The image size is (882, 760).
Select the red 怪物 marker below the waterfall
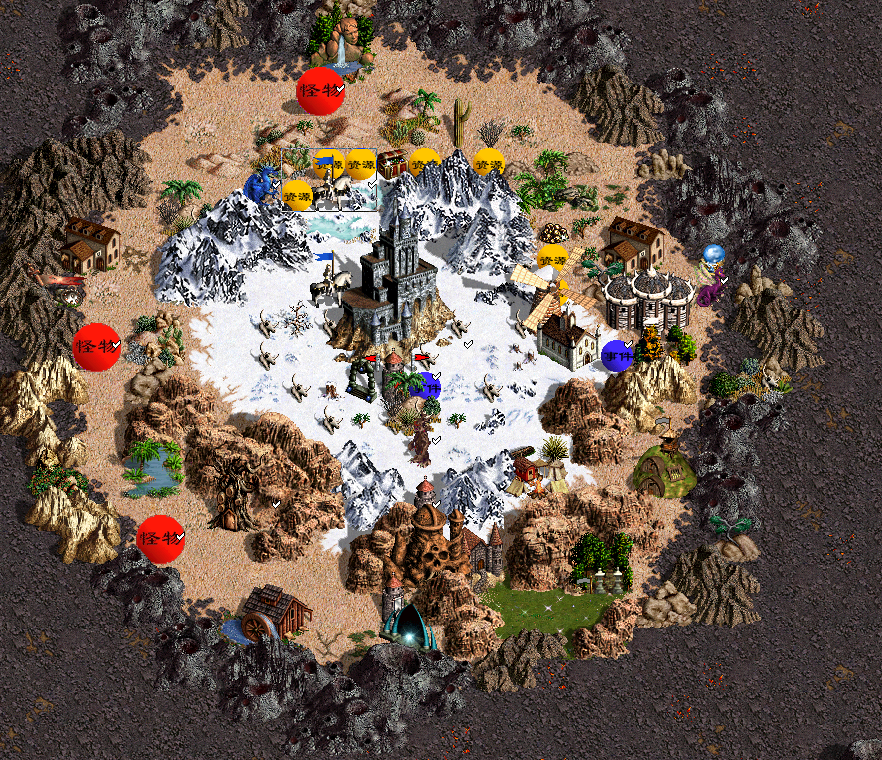321,90
